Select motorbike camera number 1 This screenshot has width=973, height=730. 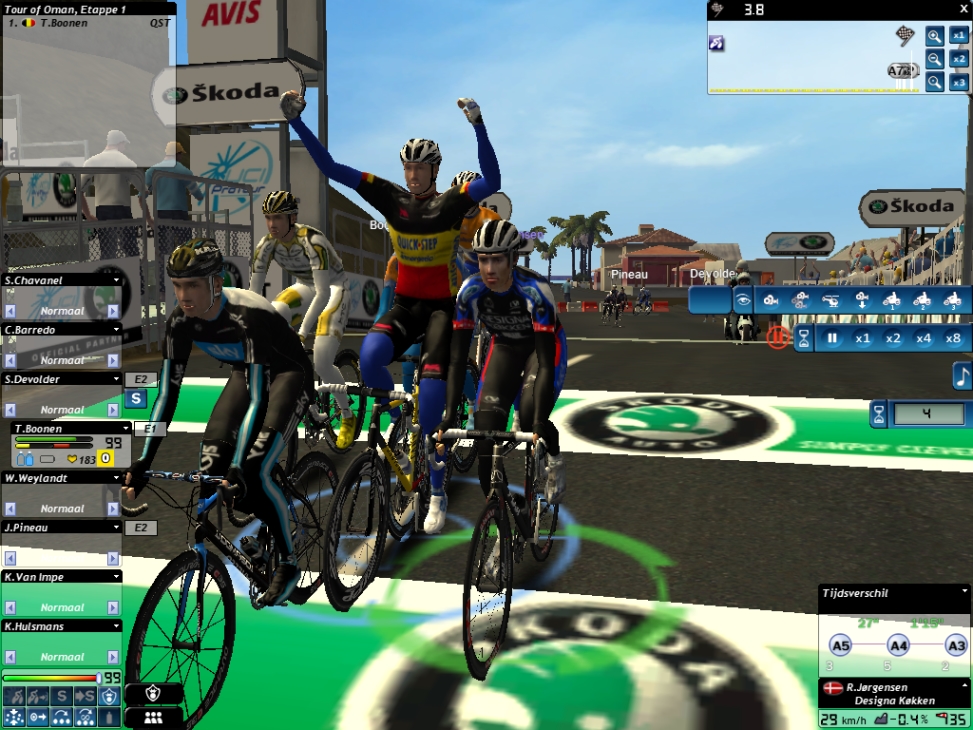pyautogui.click(x=891, y=300)
